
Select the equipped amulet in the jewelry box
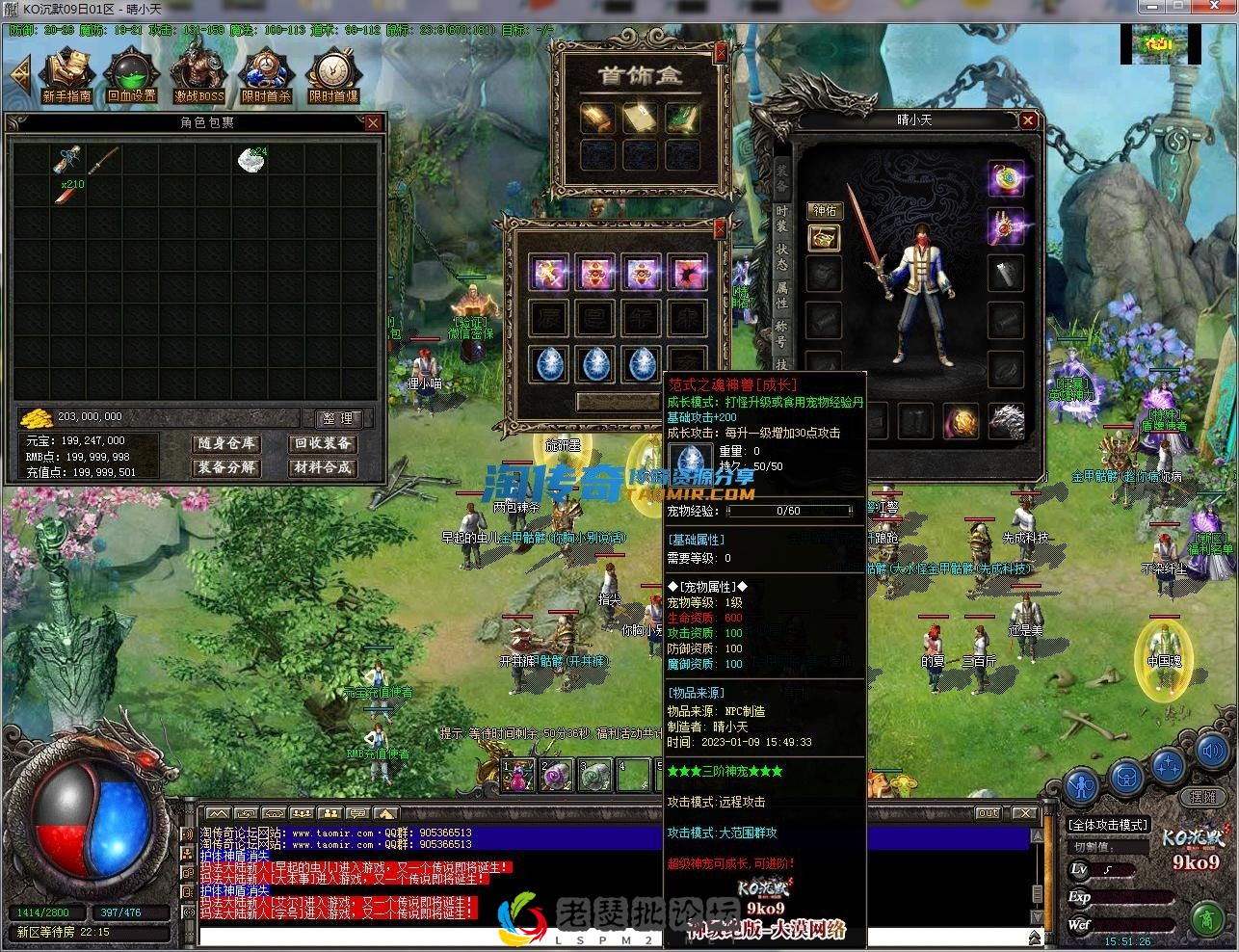(x=597, y=119)
